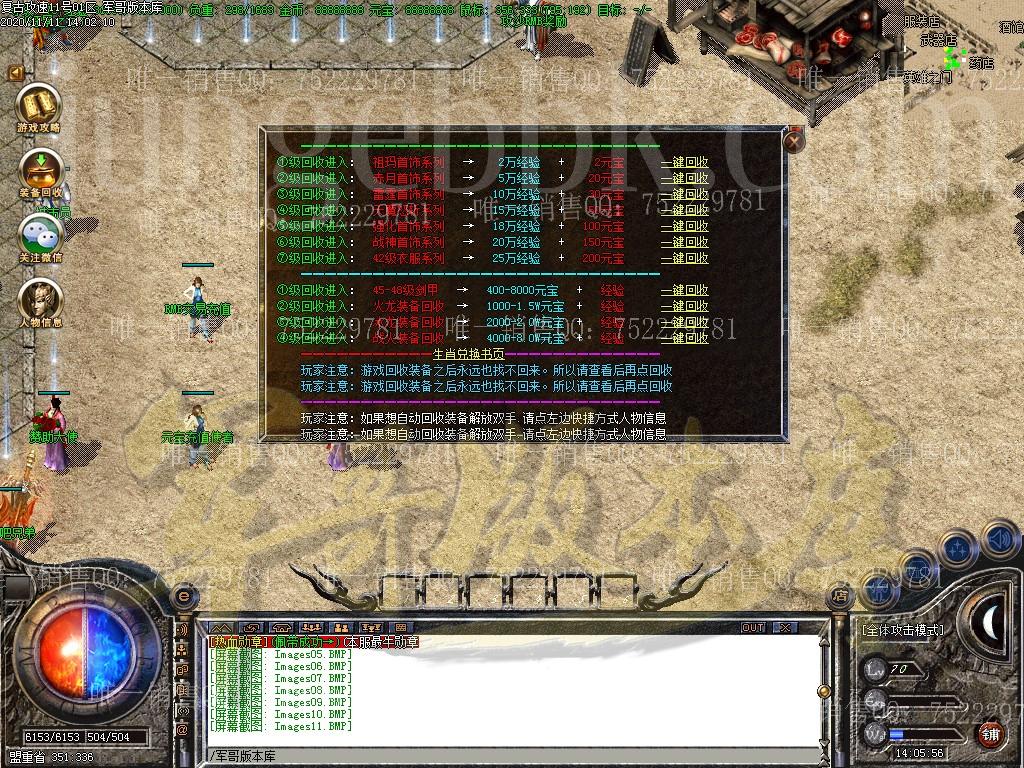Click 一键回收 for 祖玛首饰系列
This screenshot has width=1024, height=768.
684,163
